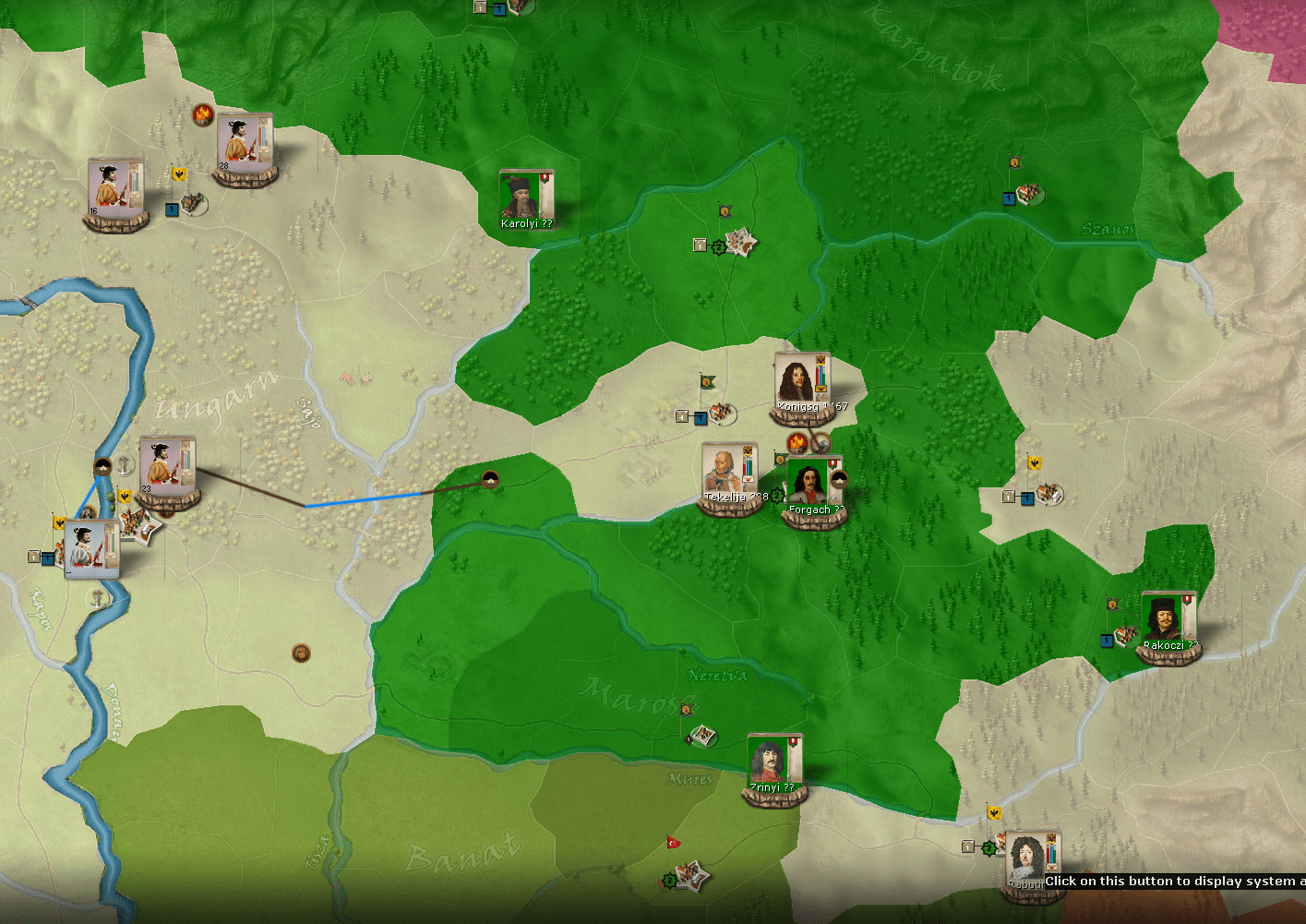This screenshot has width=1306, height=924.
Task: Select the army stack numbered 23
Action: [x=167, y=467]
